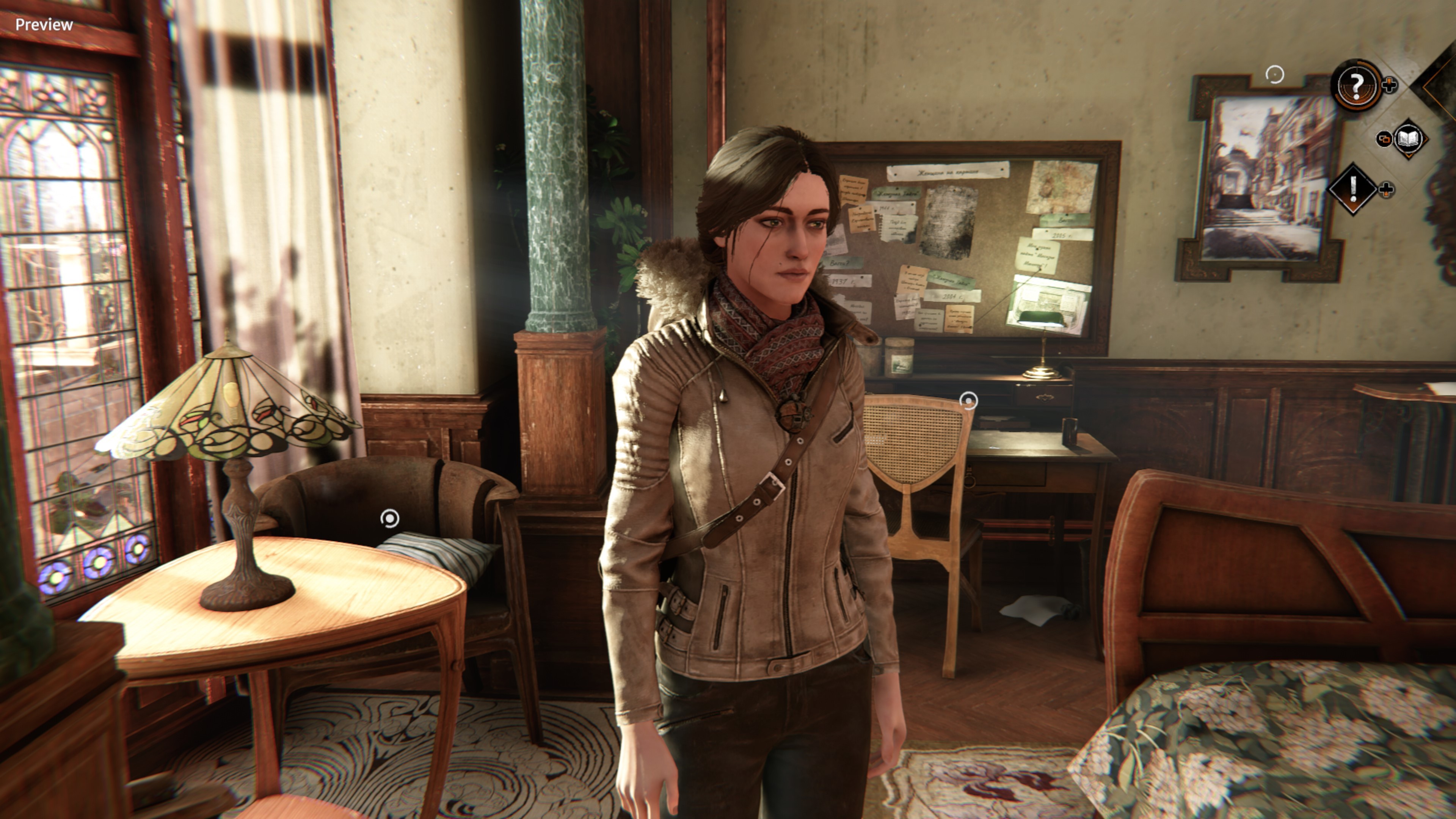The width and height of the screenshot is (1456, 819).
Task: Show the exclamation mark objective icon
Action: tap(1352, 189)
